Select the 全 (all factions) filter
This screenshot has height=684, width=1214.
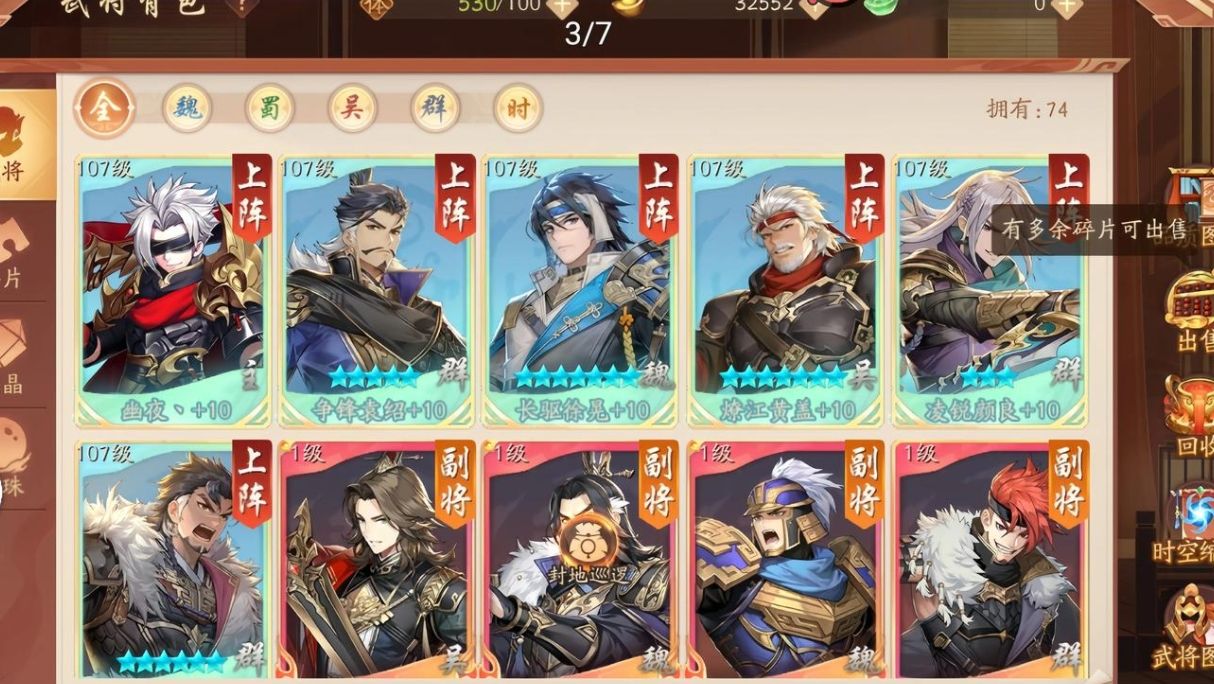point(103,108)
